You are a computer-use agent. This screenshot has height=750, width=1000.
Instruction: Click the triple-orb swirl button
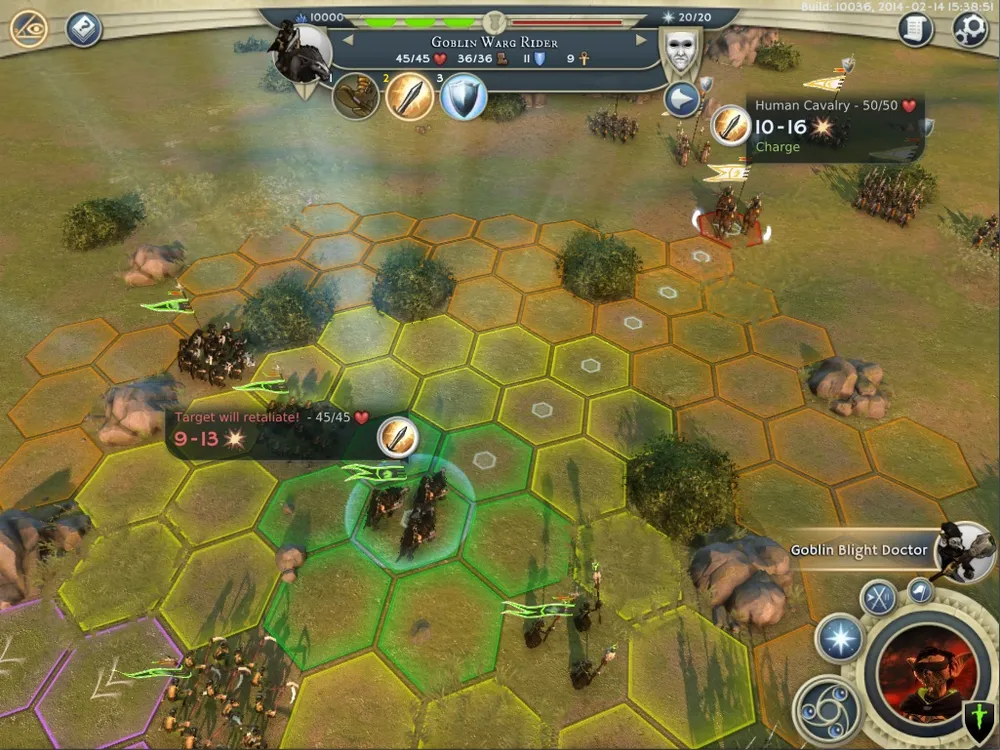pyautogui.click(x=827, y=707)
